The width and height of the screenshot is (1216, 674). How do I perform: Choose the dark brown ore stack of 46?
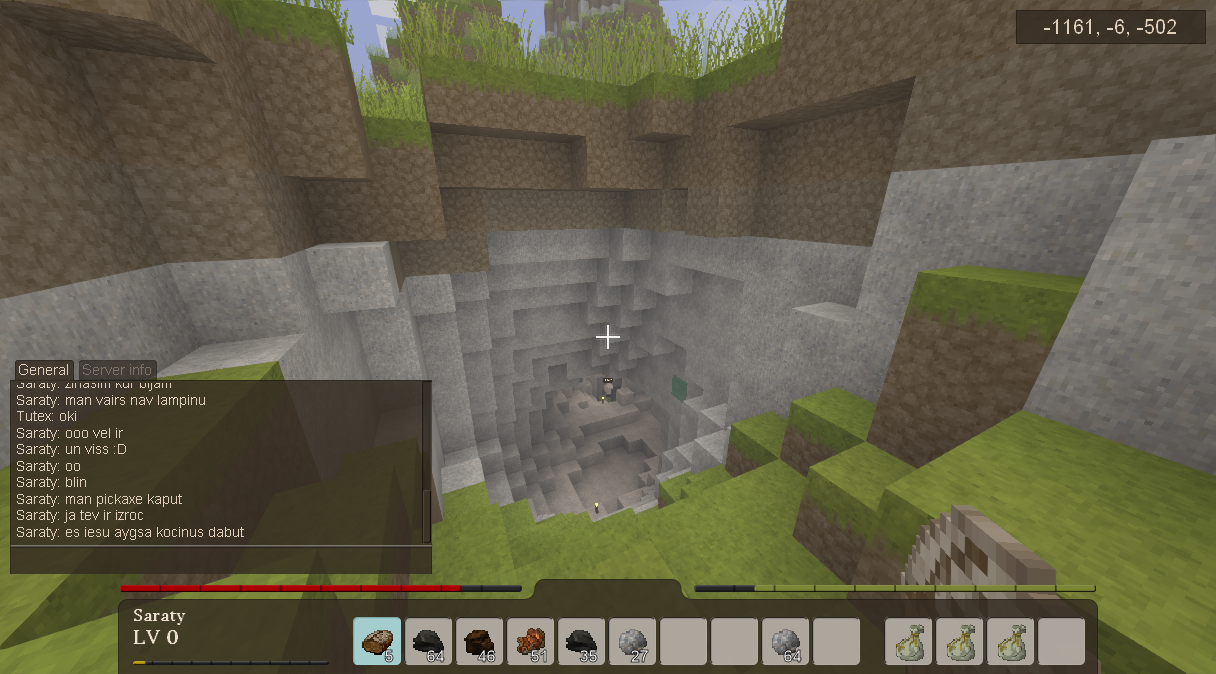click(x=480, y=641)
